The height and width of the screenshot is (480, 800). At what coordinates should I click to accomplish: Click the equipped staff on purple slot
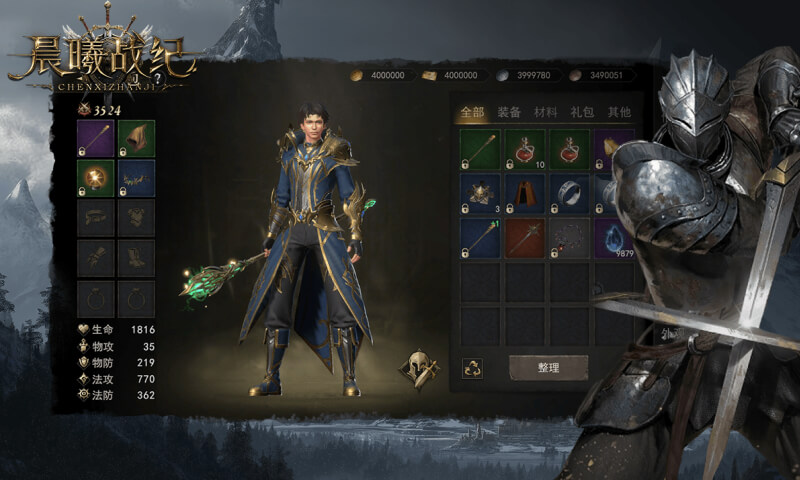click(97, 138)
